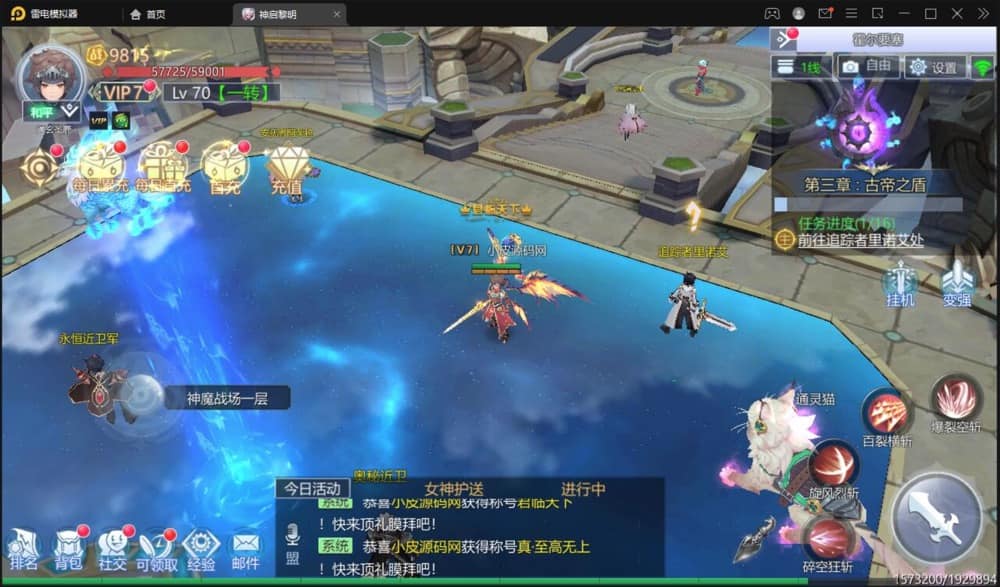Open the 排名 ranking menu
This screenshot has height=587, width=1000.
pos(23,549)
